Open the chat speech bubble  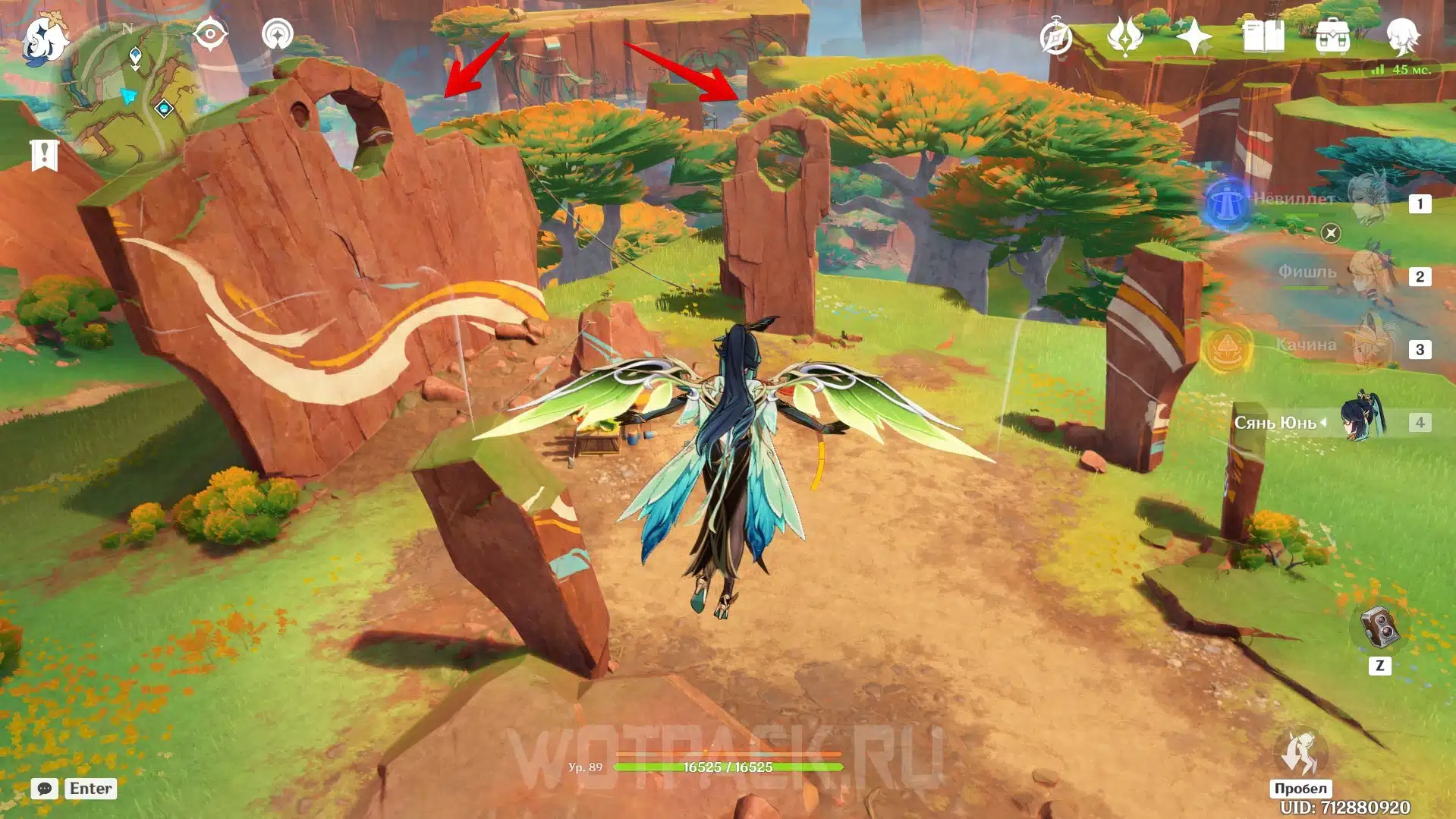coord(45,789)
